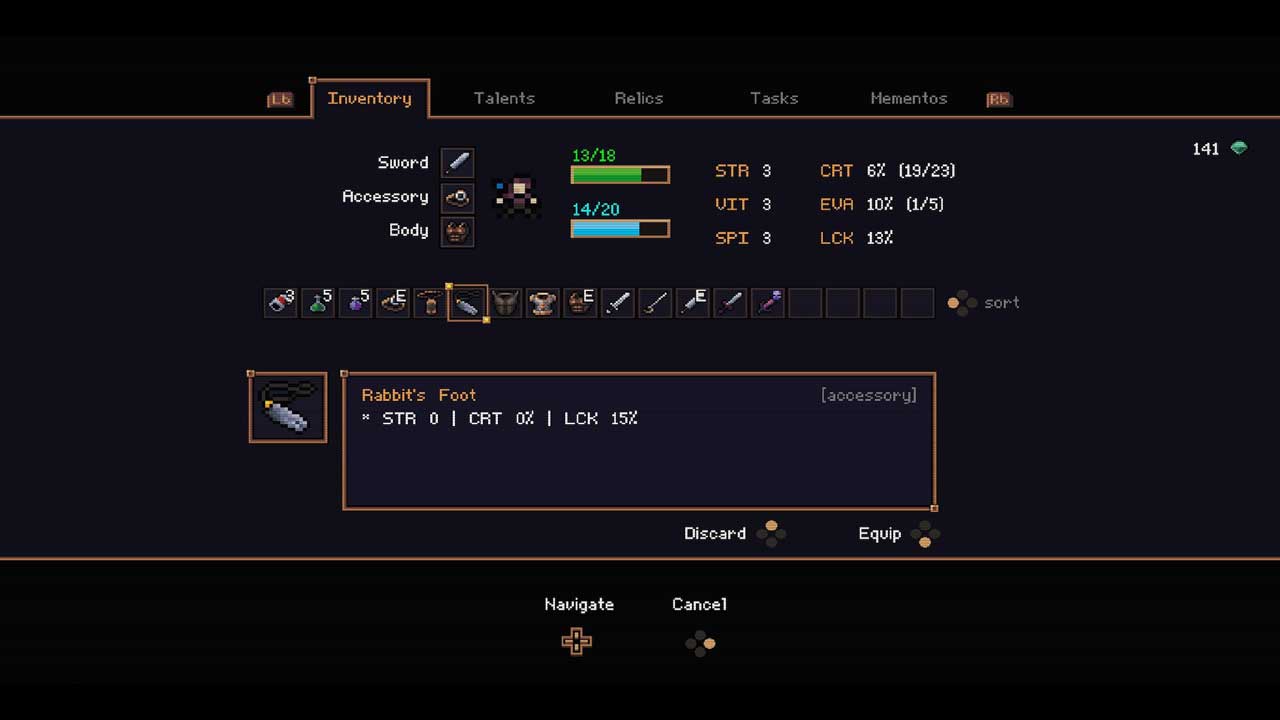Select the purple potion stack

click(x=355, y=303)
